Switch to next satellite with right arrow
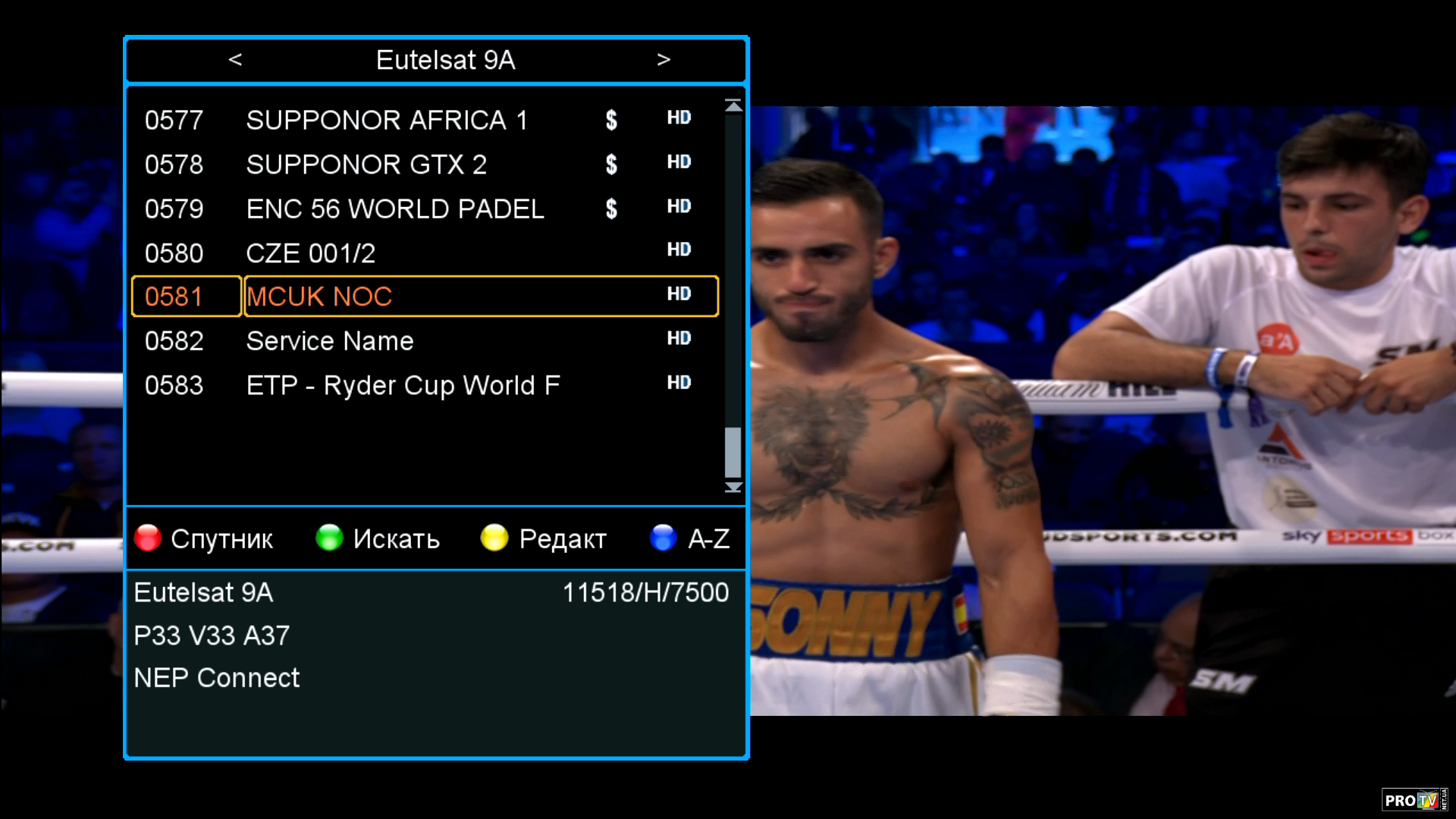The height and width of the screenshot is (819, 1456). [664, 59]
